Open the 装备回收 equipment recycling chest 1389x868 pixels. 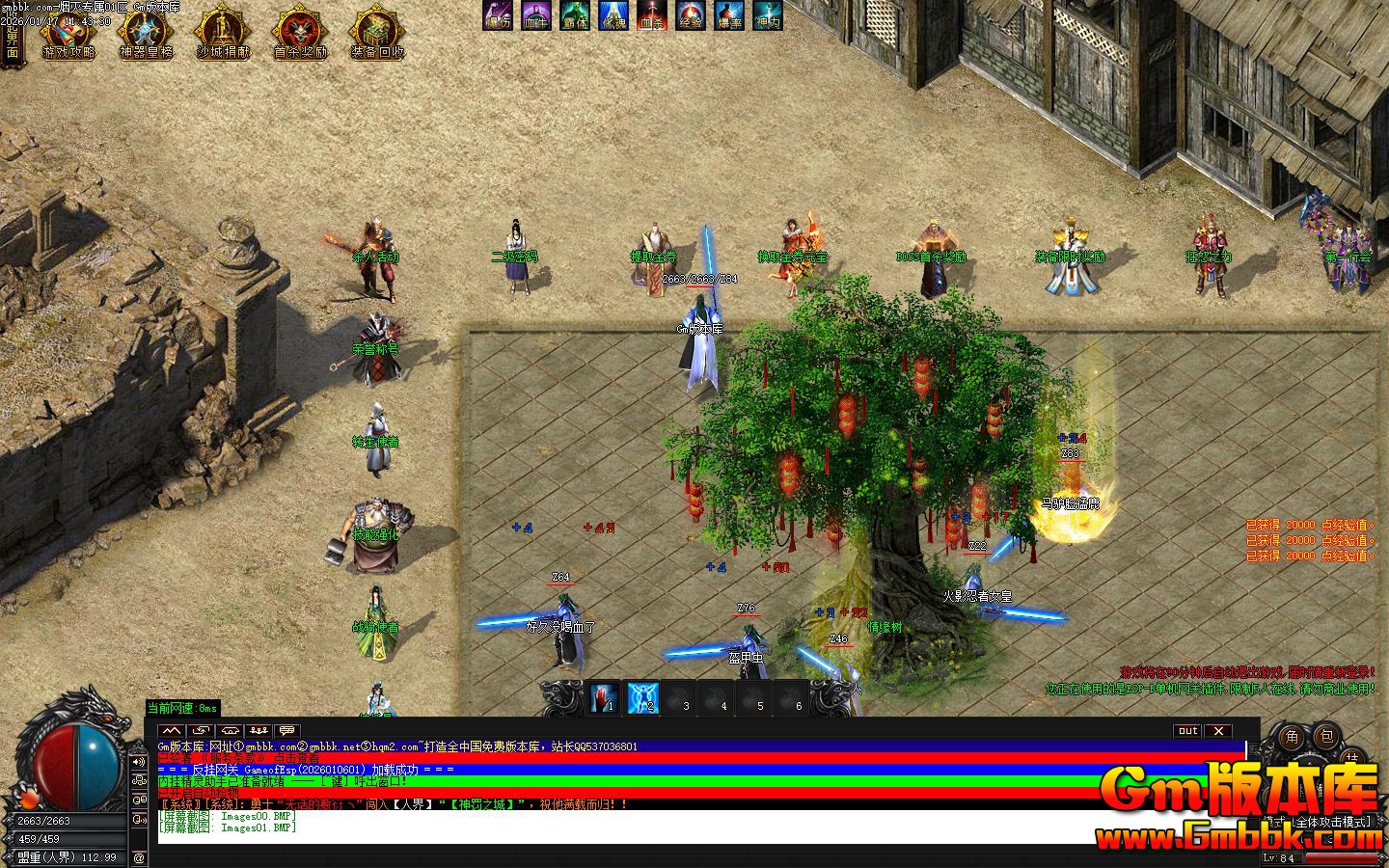(x=377, y=34)
